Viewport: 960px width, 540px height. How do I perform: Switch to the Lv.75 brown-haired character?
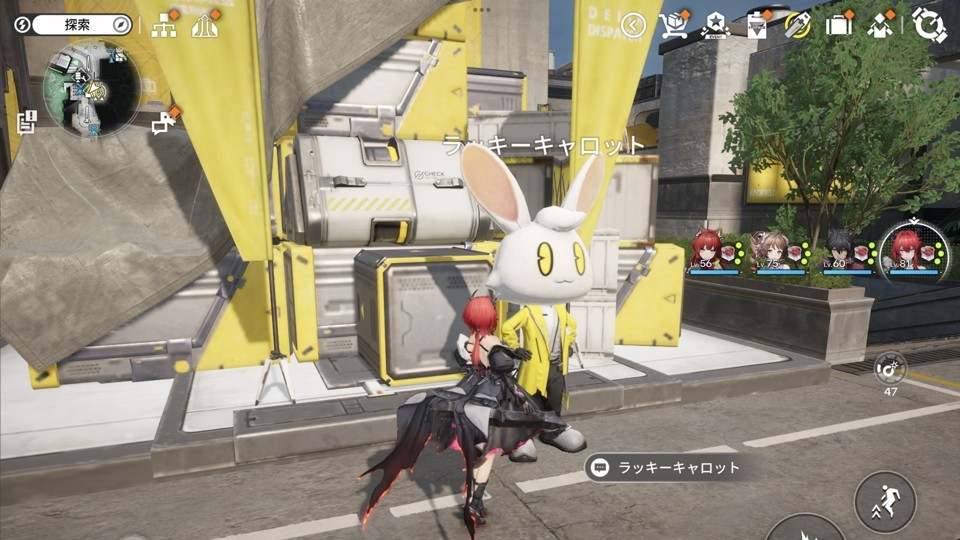click(x=779, y=252)
